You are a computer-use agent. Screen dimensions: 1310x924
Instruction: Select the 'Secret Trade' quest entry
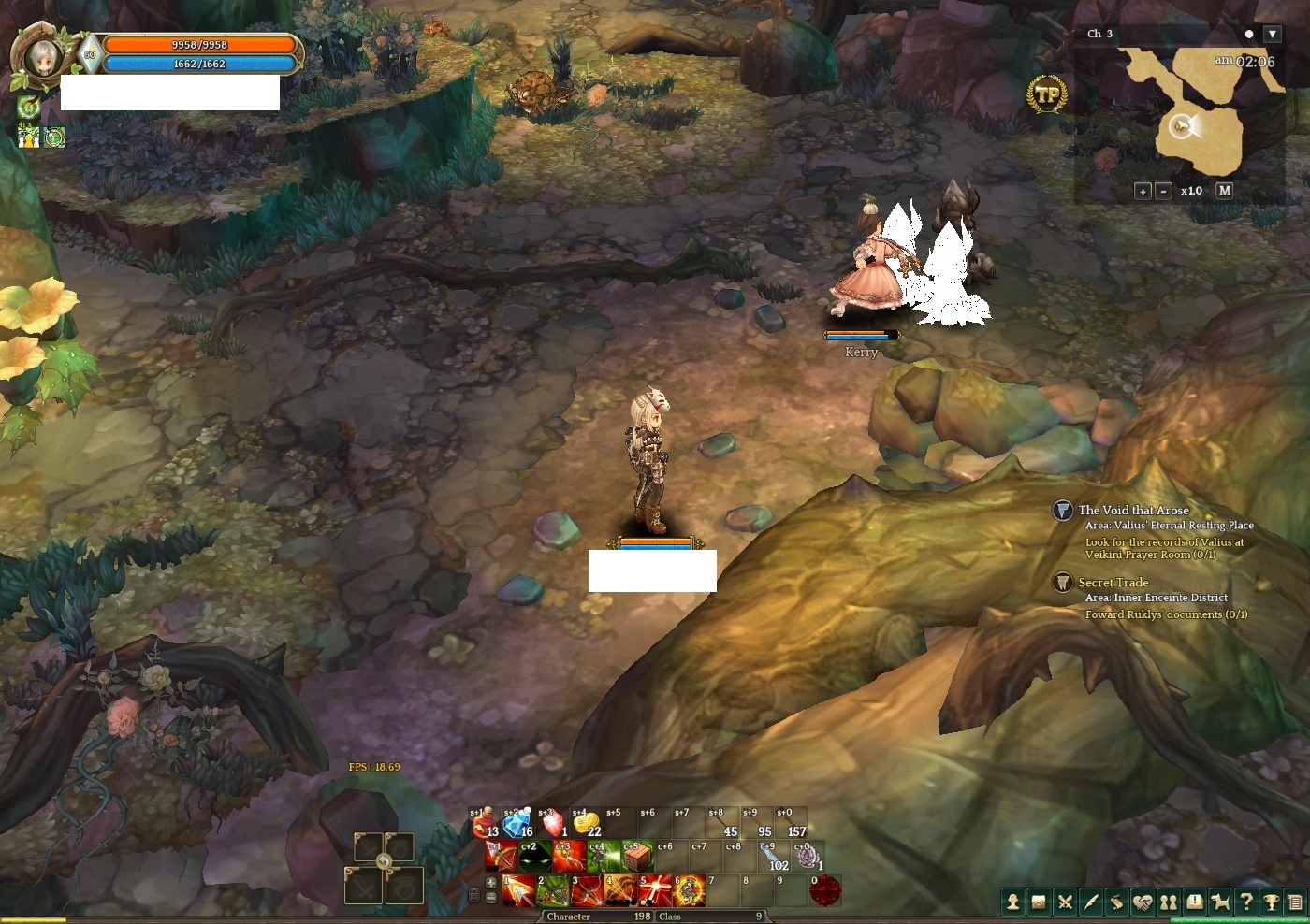1113,582
